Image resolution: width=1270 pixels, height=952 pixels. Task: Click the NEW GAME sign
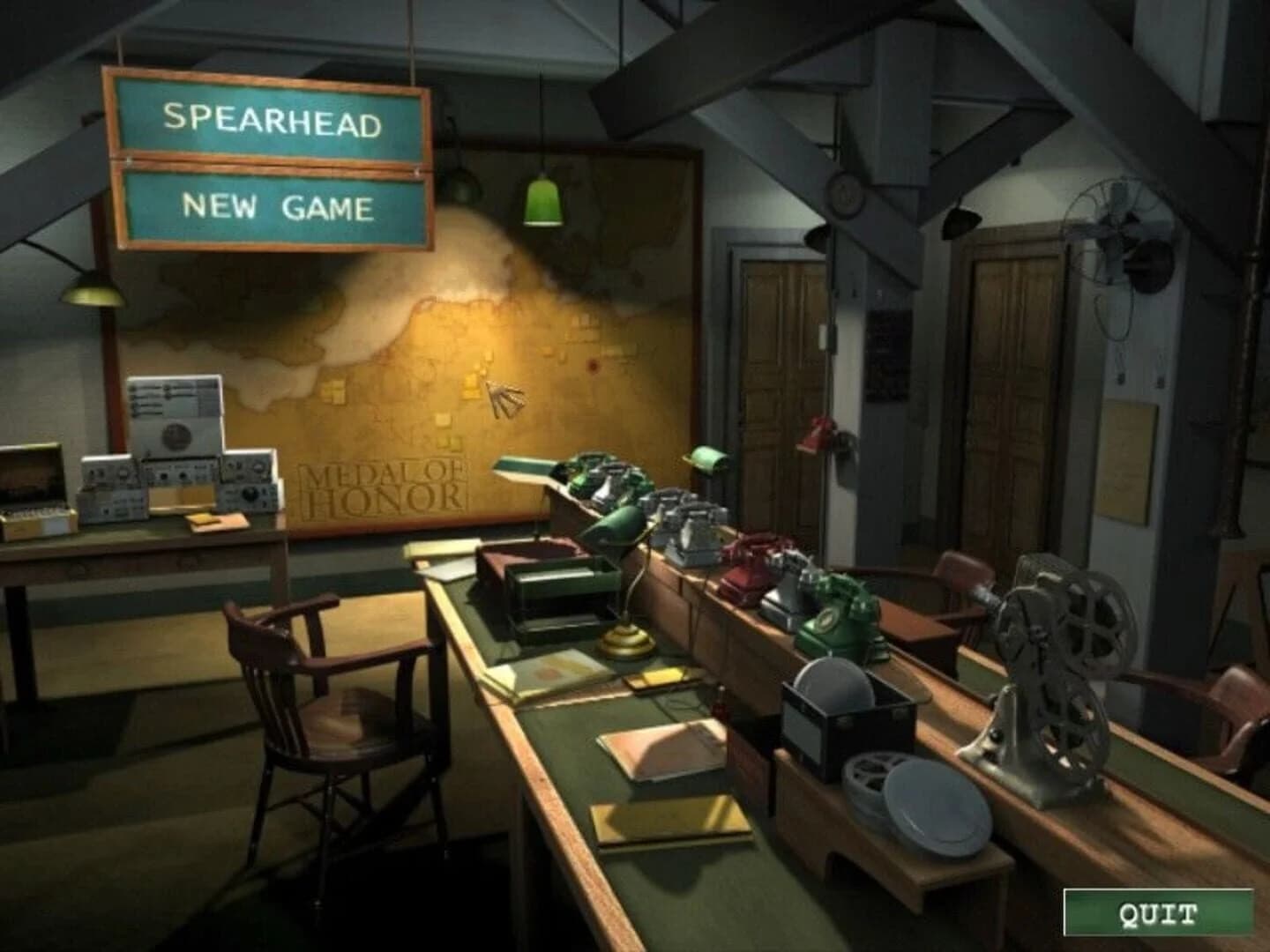(278, 207)
